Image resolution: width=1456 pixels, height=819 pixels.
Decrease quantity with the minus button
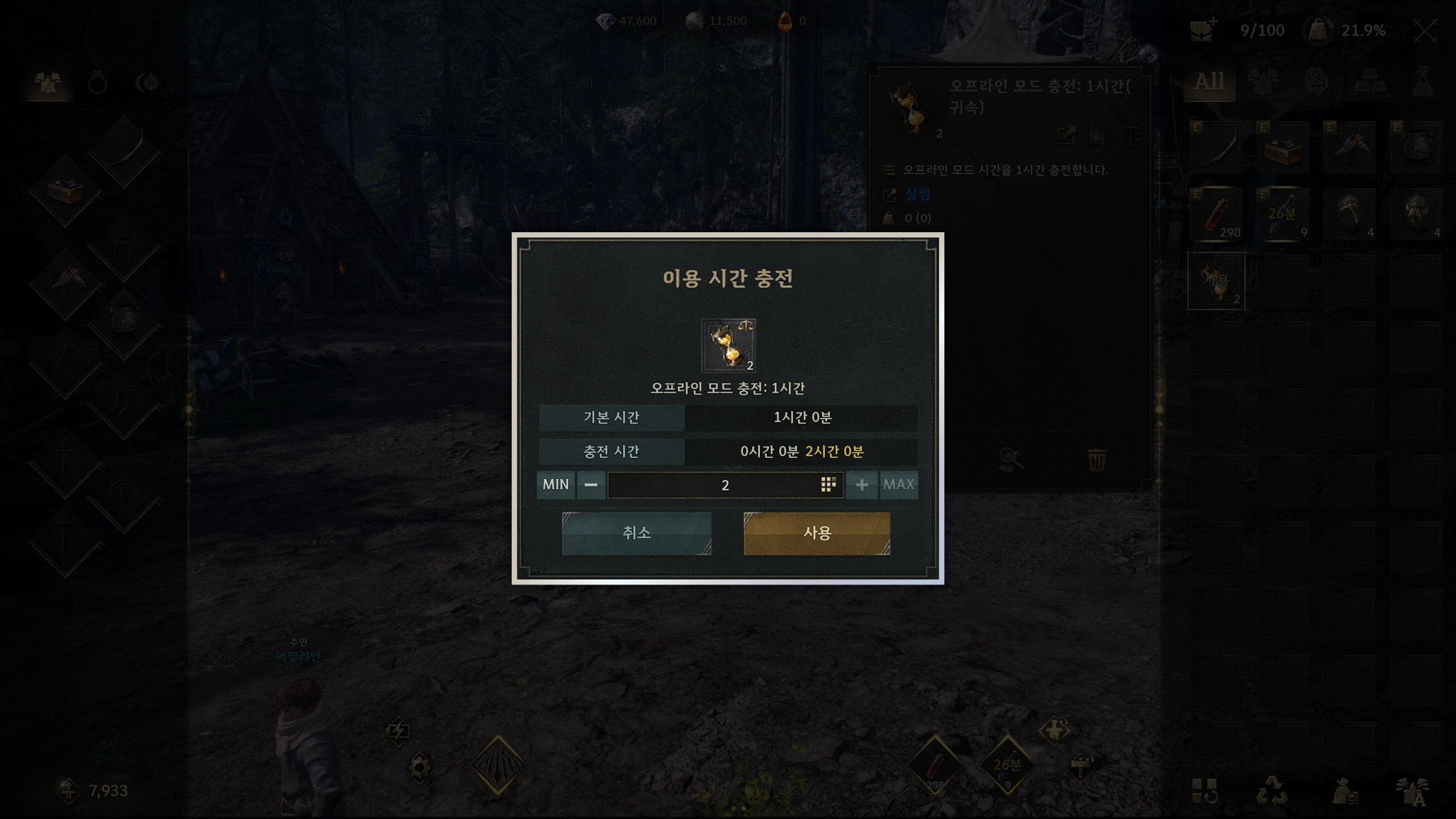(x=591, y=485)
